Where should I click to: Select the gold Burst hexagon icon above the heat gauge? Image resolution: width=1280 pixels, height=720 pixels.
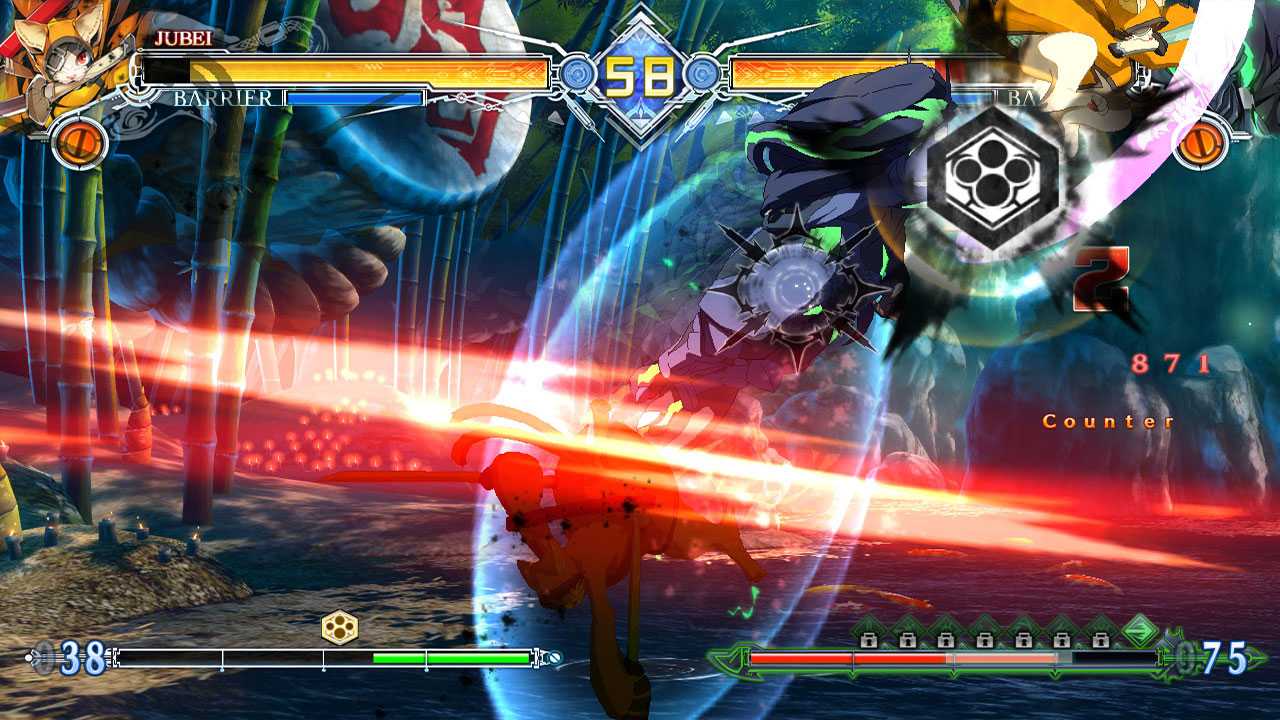(x=340, y=625)
